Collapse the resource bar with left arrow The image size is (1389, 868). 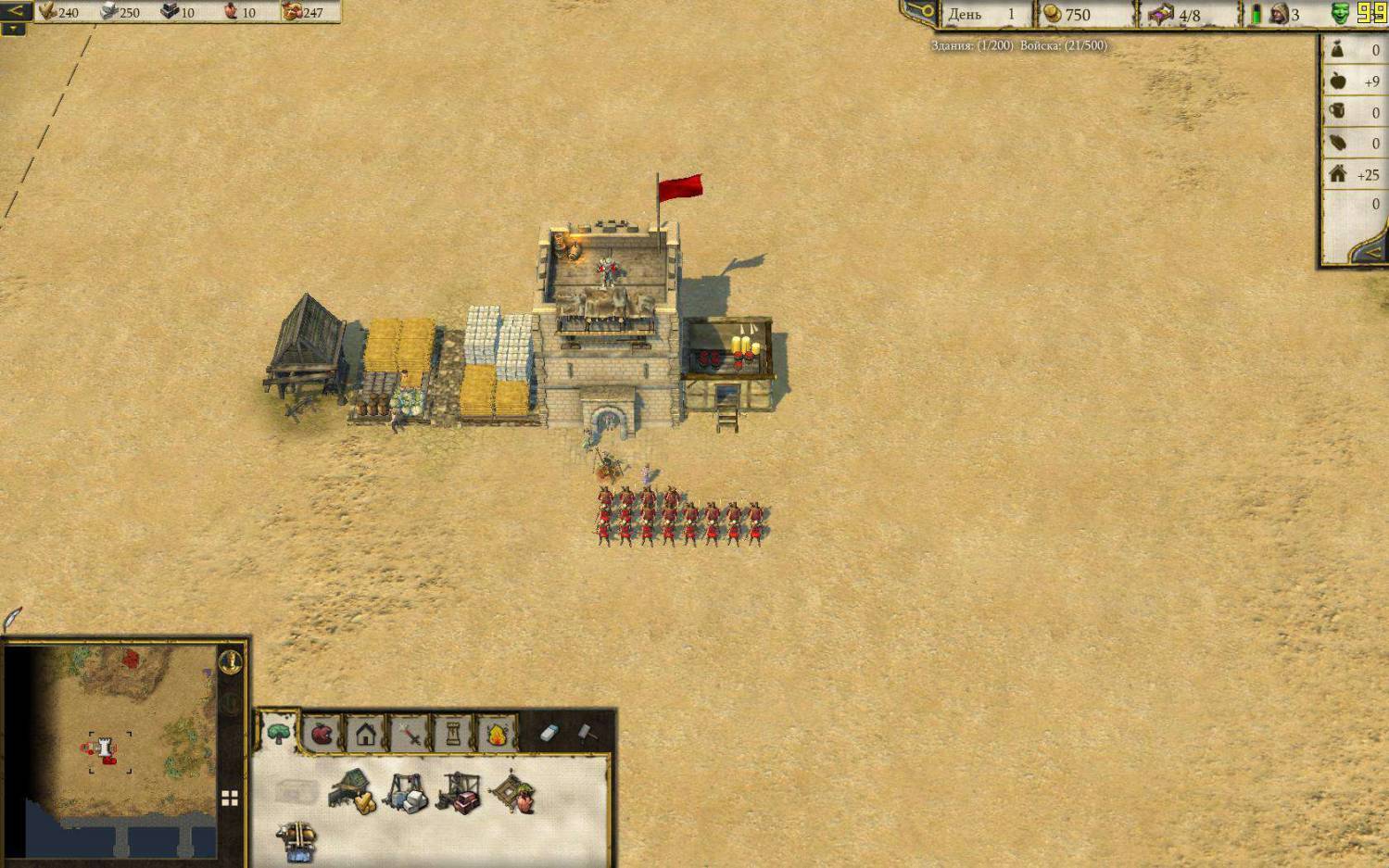16,11
